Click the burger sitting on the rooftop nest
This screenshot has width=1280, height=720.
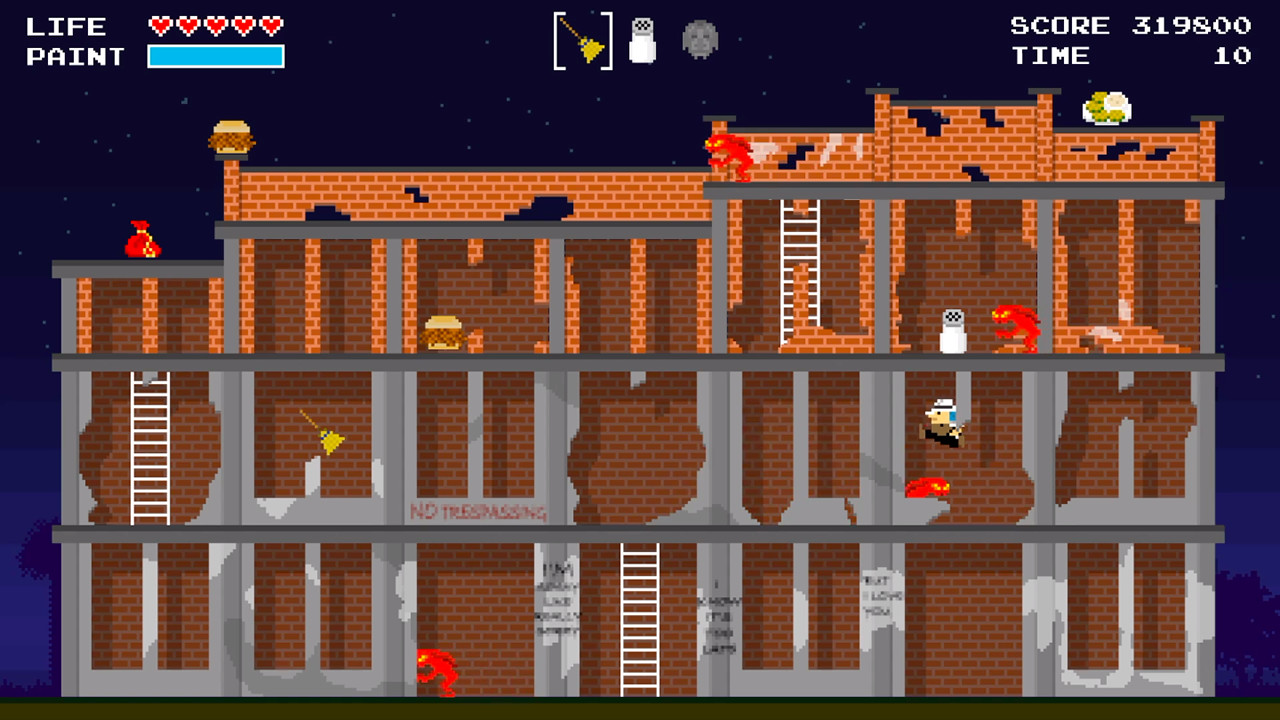click(x=231, y=135)
